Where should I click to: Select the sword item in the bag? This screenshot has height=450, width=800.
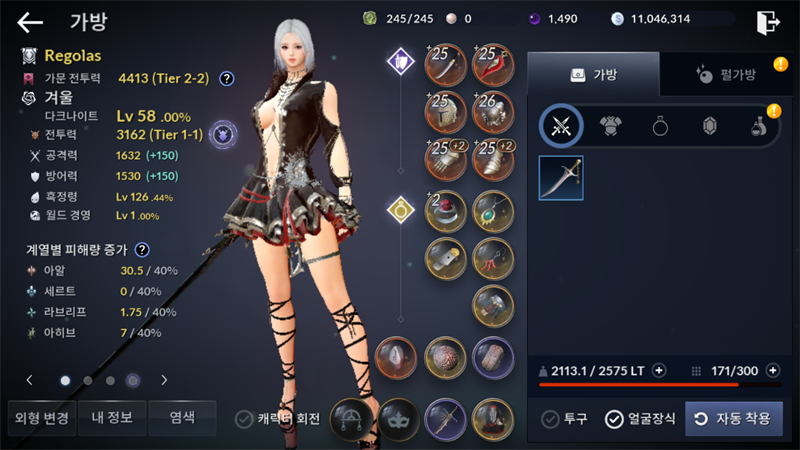(561, 178)
